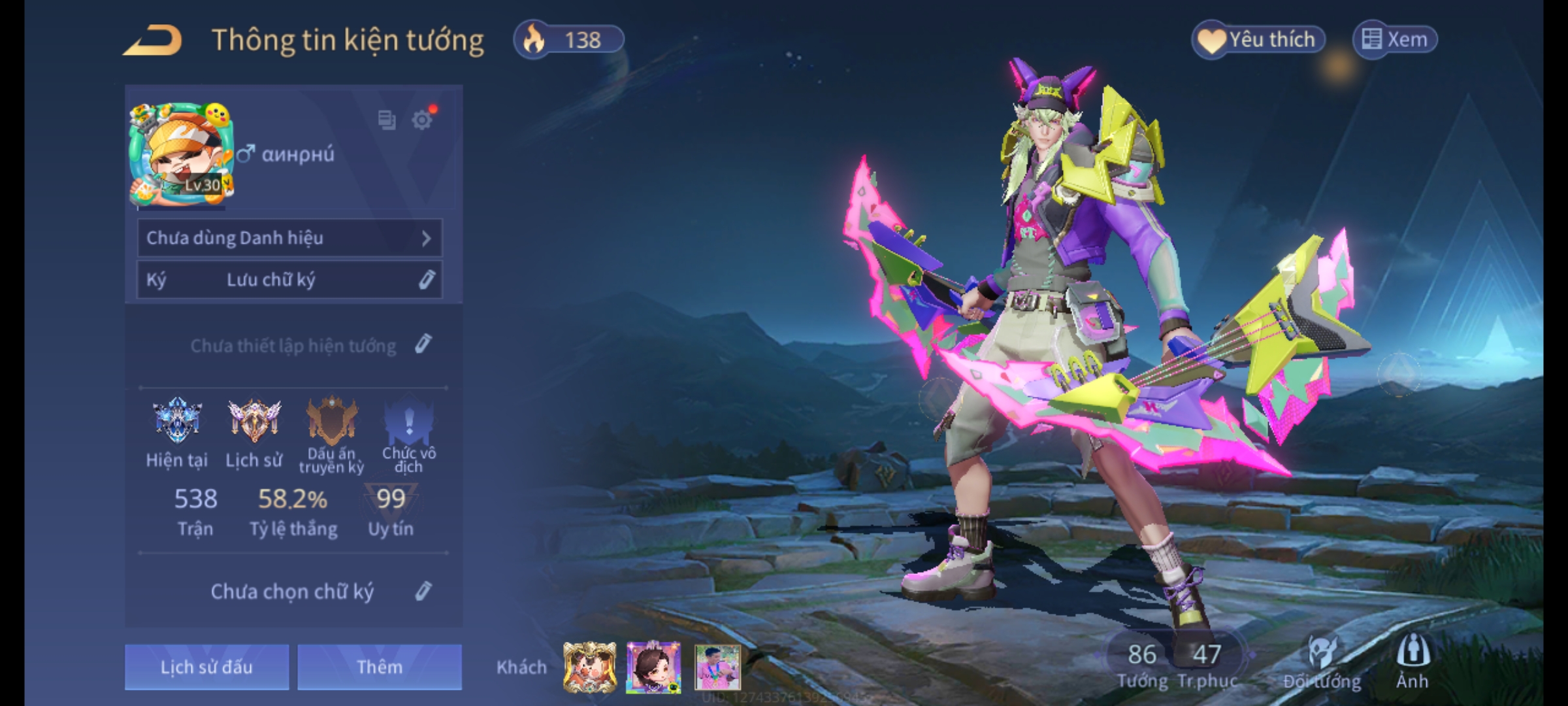Click the Thêm button
The image size is (1568, 706).
380,667
